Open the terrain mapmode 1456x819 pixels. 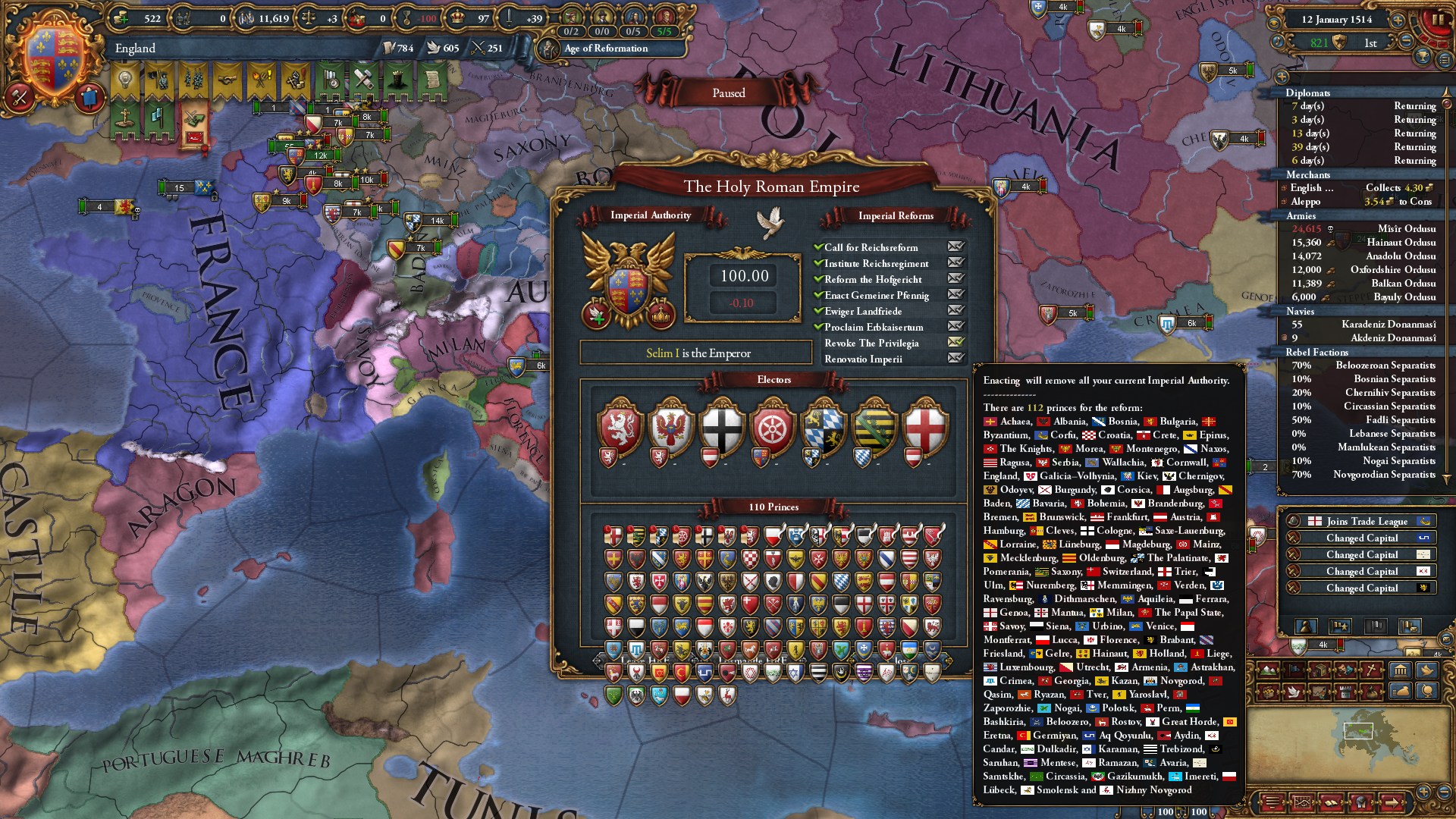coord(1269,670)
